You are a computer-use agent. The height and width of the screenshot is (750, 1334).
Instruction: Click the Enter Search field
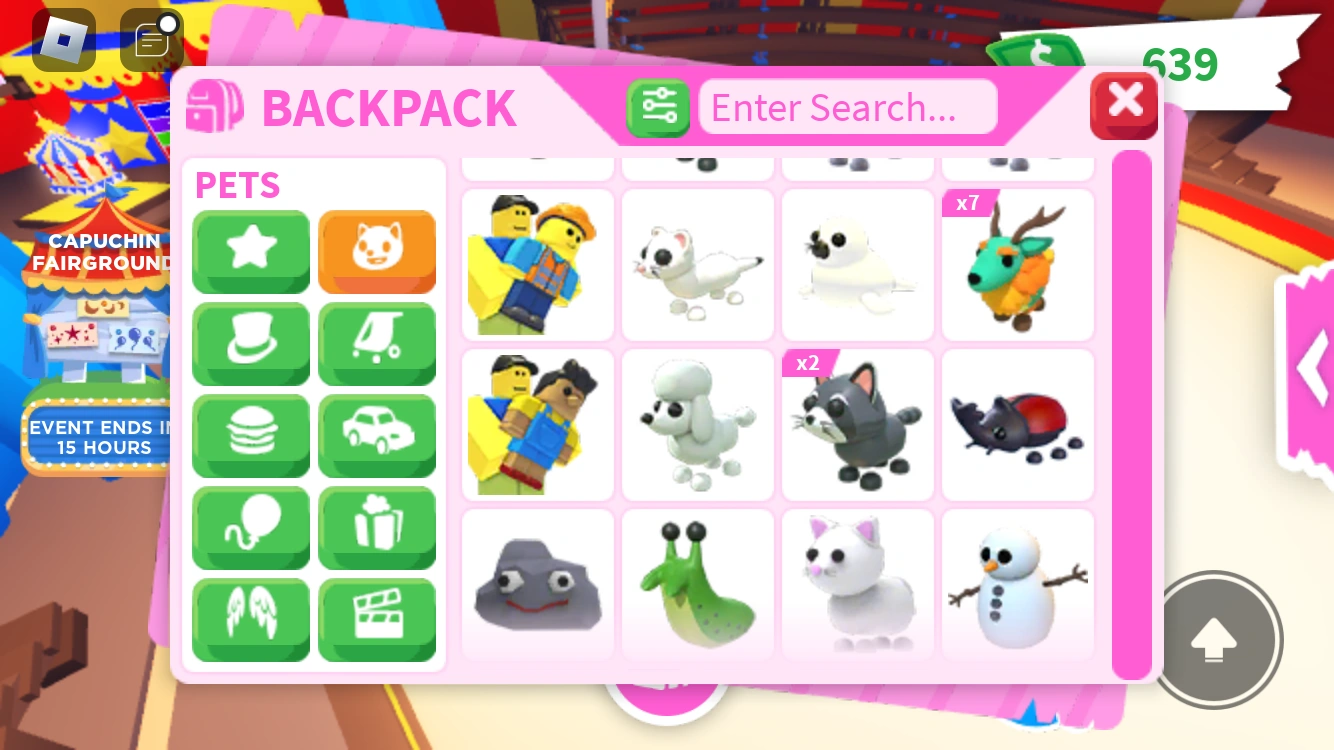[x=847, y=107]
